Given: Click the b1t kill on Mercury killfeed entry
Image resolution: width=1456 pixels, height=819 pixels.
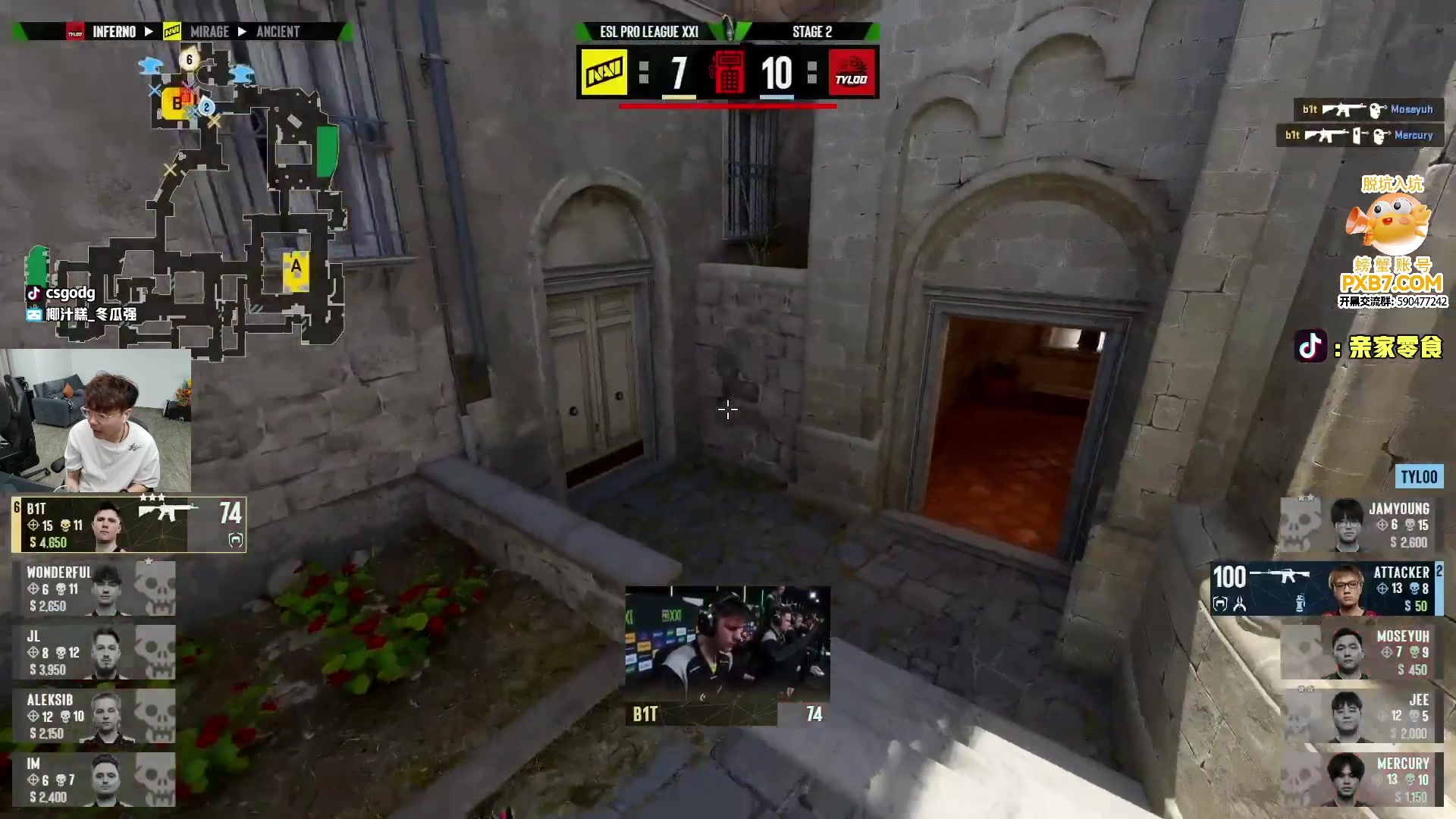Looking at the screenshot, I should pos(1359,136).
